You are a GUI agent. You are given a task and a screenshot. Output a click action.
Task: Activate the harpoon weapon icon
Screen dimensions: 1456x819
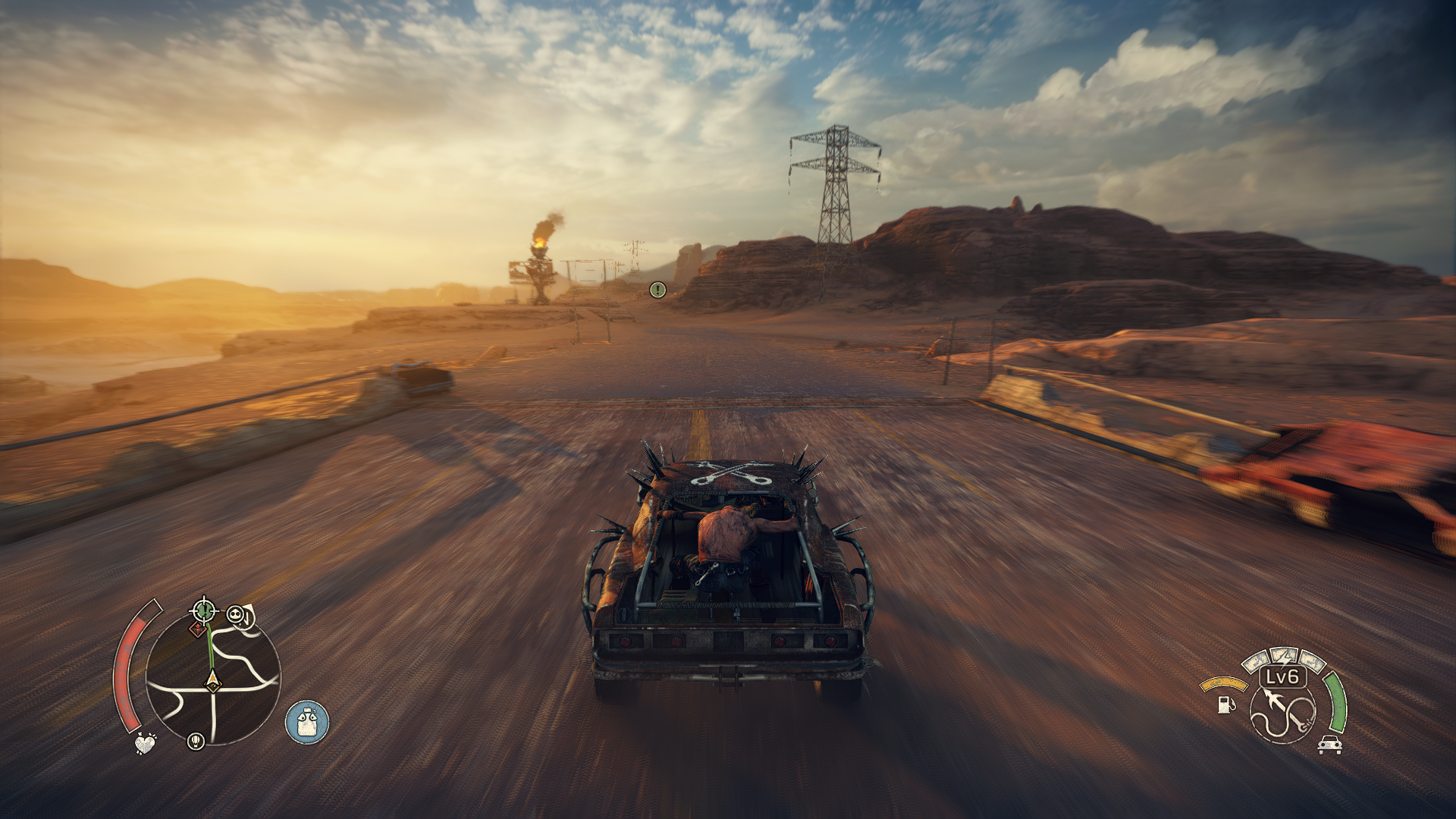[x=1283, y=711]
